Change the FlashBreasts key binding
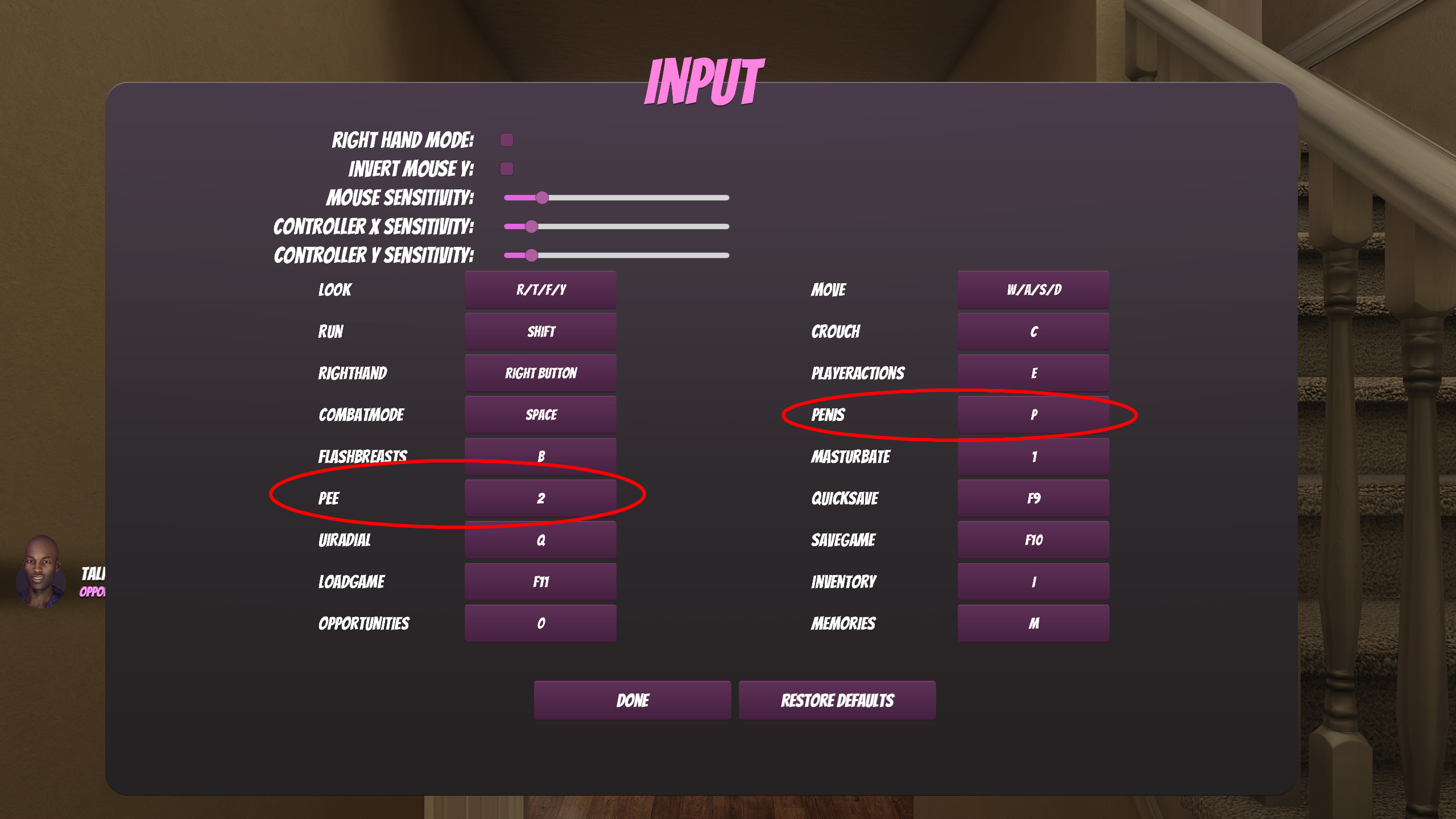The image size is (1456, 819). click(540, 456)
